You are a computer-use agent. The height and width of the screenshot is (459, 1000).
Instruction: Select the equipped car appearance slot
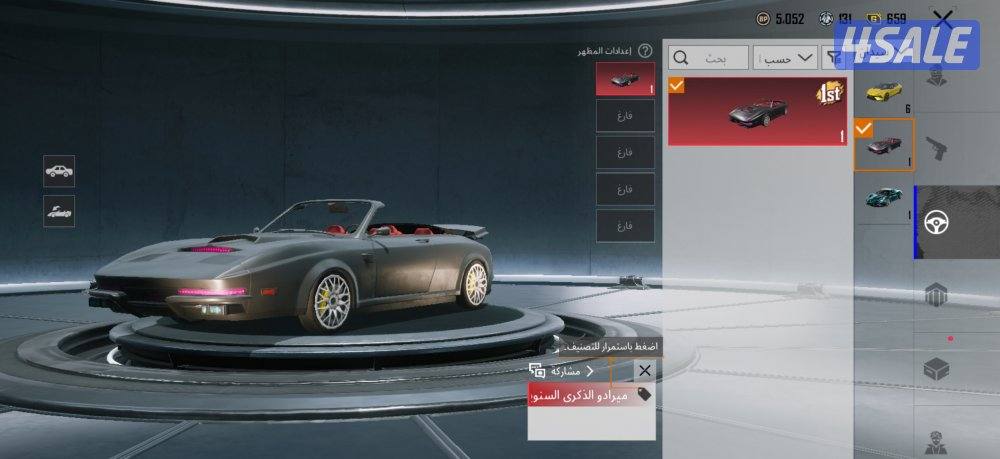[625, 79]
